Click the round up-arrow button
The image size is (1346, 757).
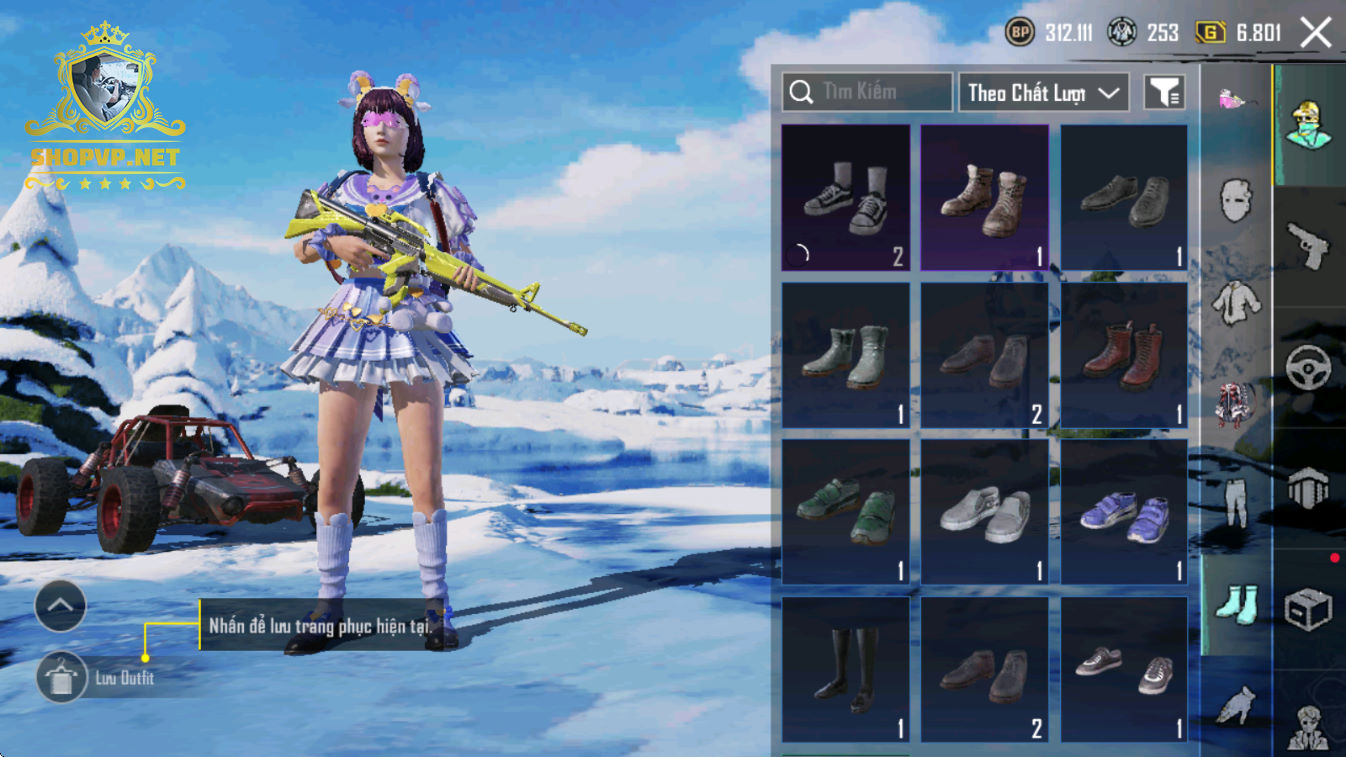tap(61, 605)
